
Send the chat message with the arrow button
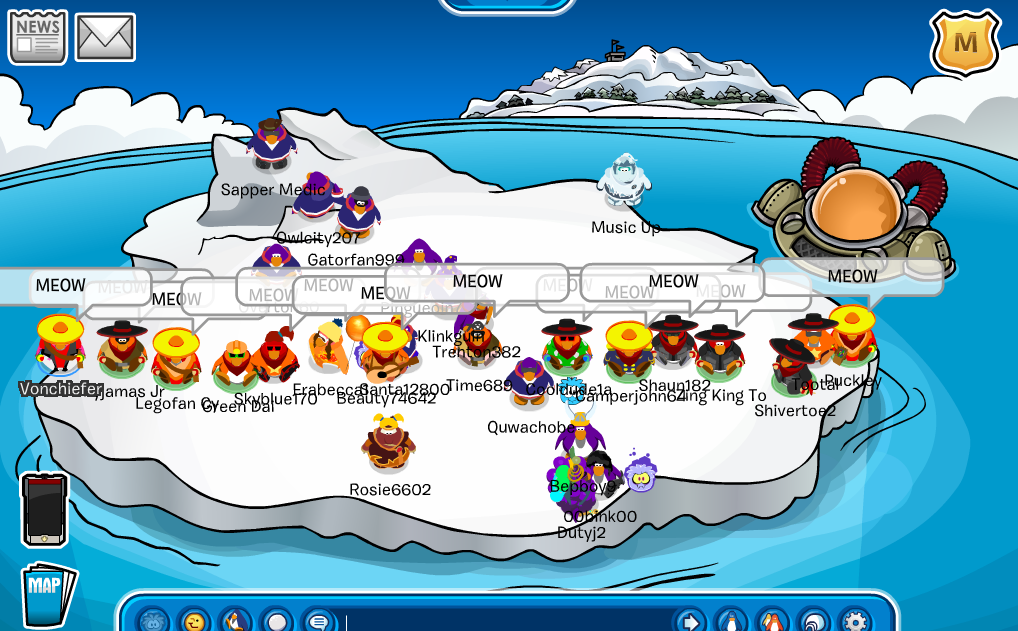(690, 621)
